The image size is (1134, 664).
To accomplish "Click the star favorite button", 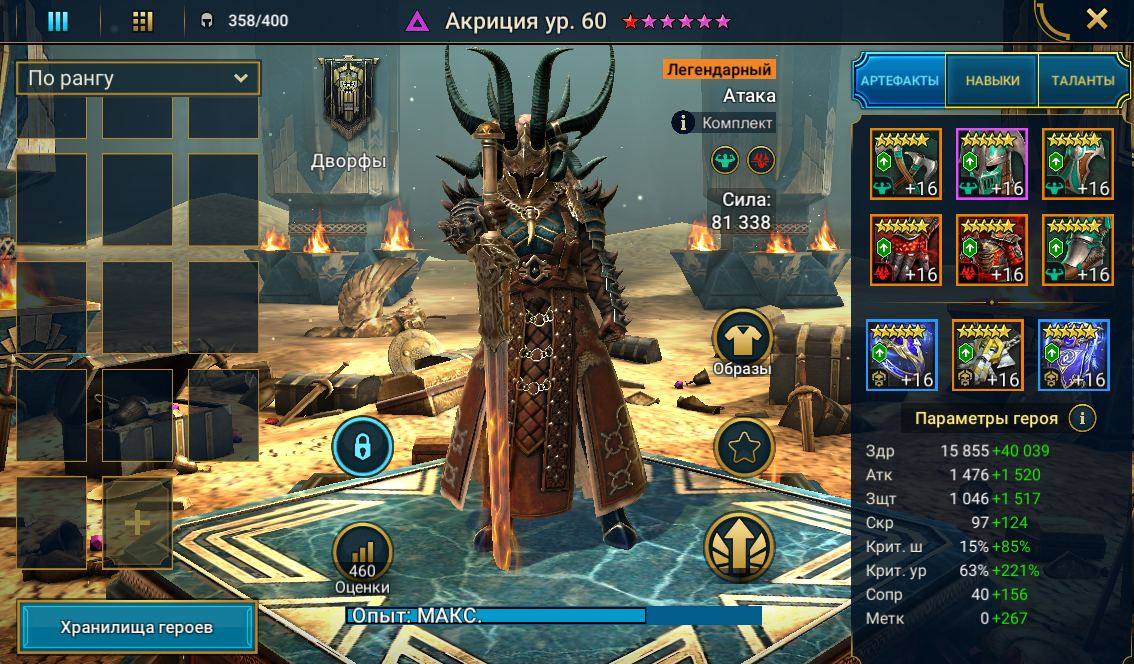I will [743, 447].
